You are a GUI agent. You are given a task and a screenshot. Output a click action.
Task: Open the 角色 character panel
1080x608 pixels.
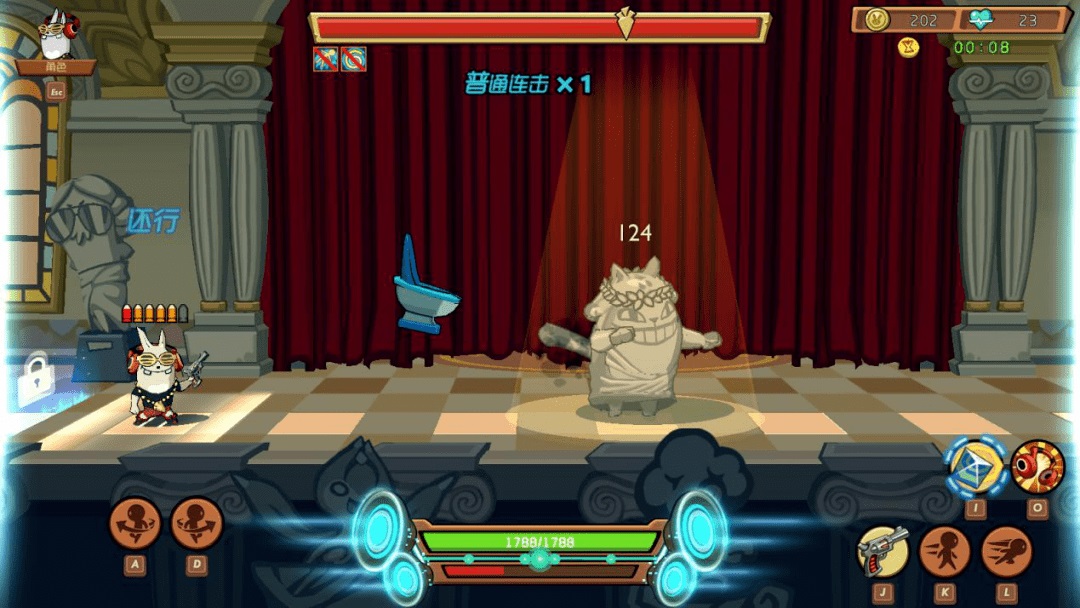[56, 67]
